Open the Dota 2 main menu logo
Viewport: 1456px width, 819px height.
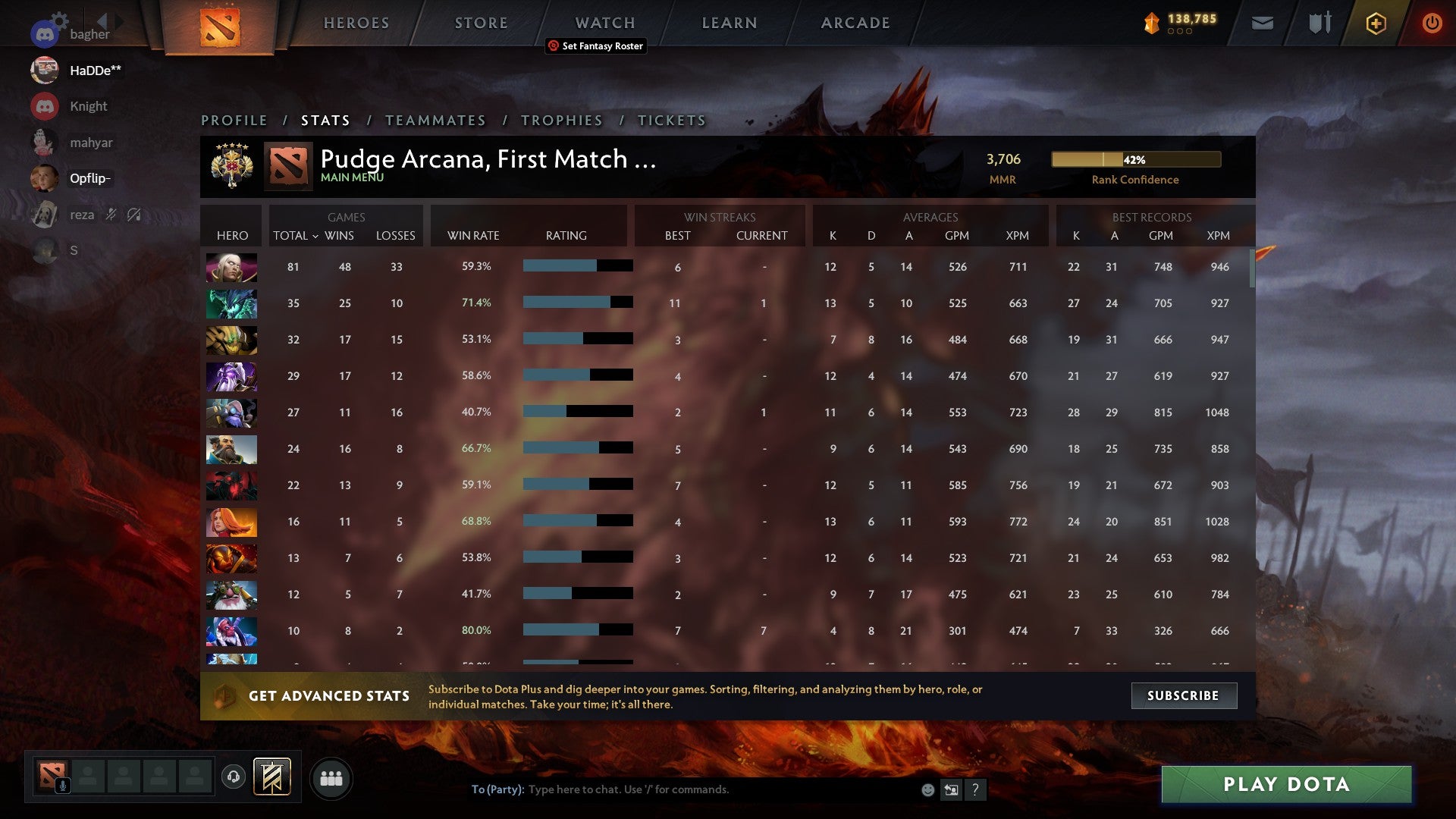tap(221, 23)
